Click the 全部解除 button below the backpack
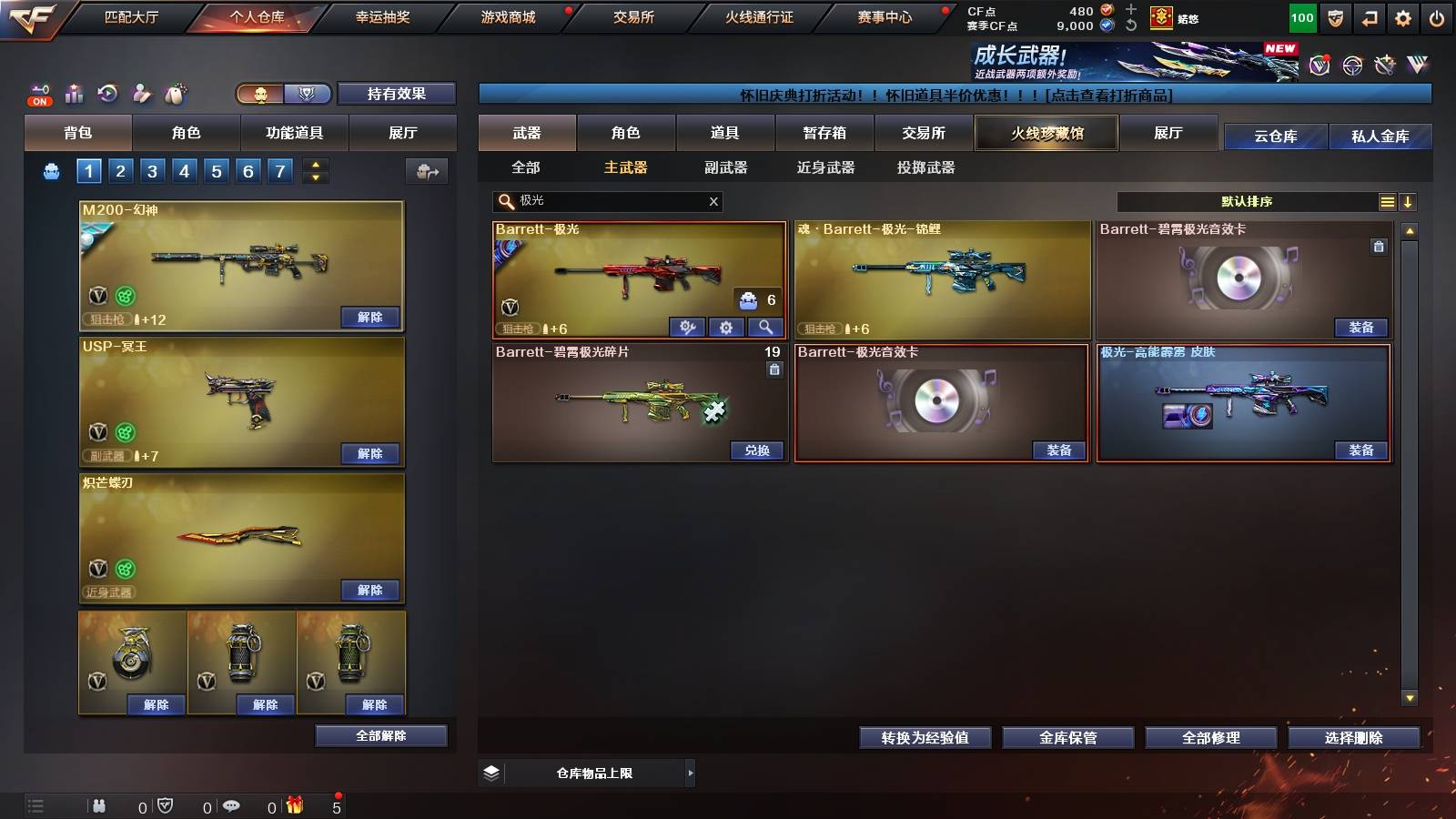 [380, 735]
